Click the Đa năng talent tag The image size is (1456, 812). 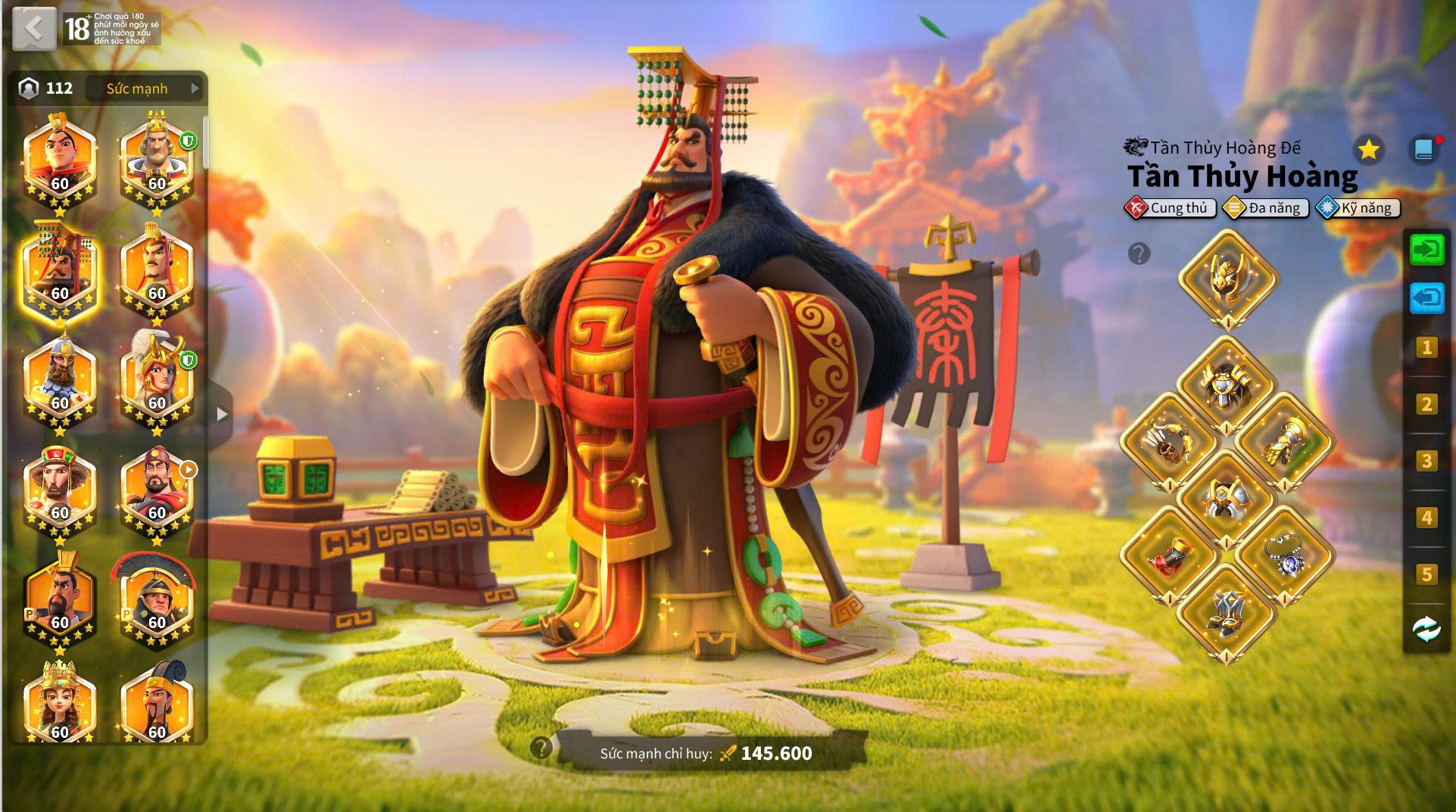[x=1265, y=208]
